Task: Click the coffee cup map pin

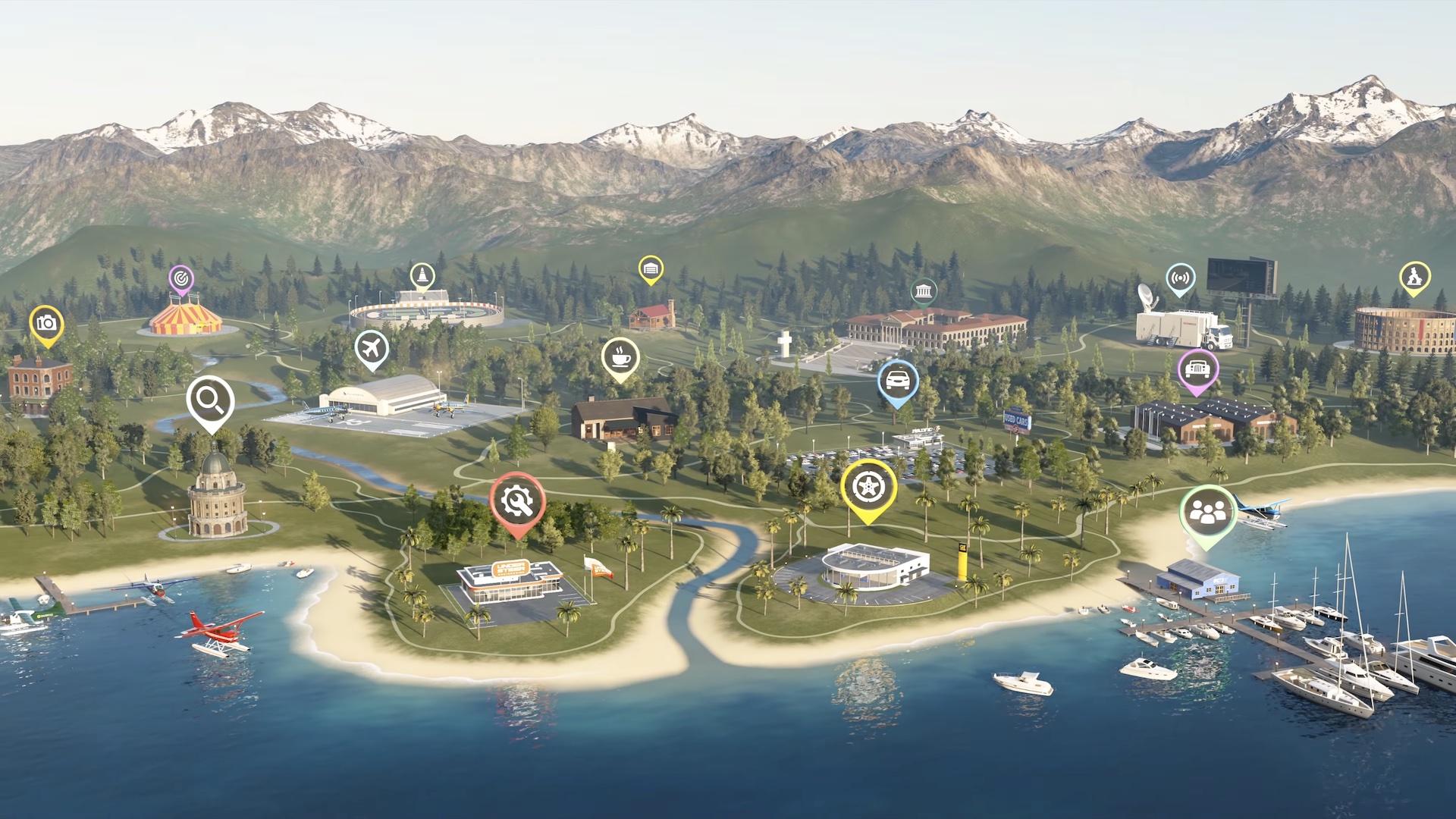Action: coord(620,356)
